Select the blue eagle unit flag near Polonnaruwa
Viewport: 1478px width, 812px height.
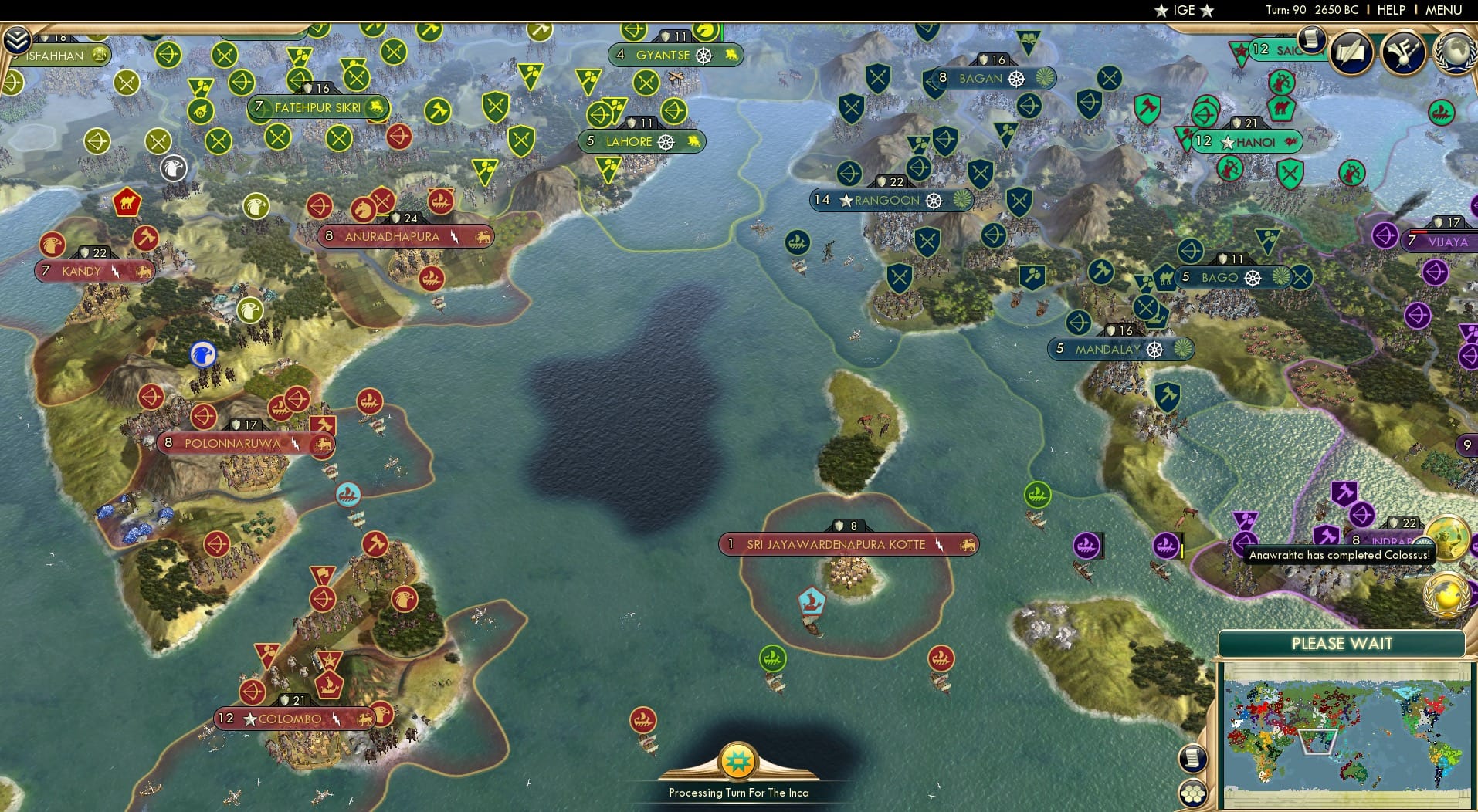click(x=202, y=355)
